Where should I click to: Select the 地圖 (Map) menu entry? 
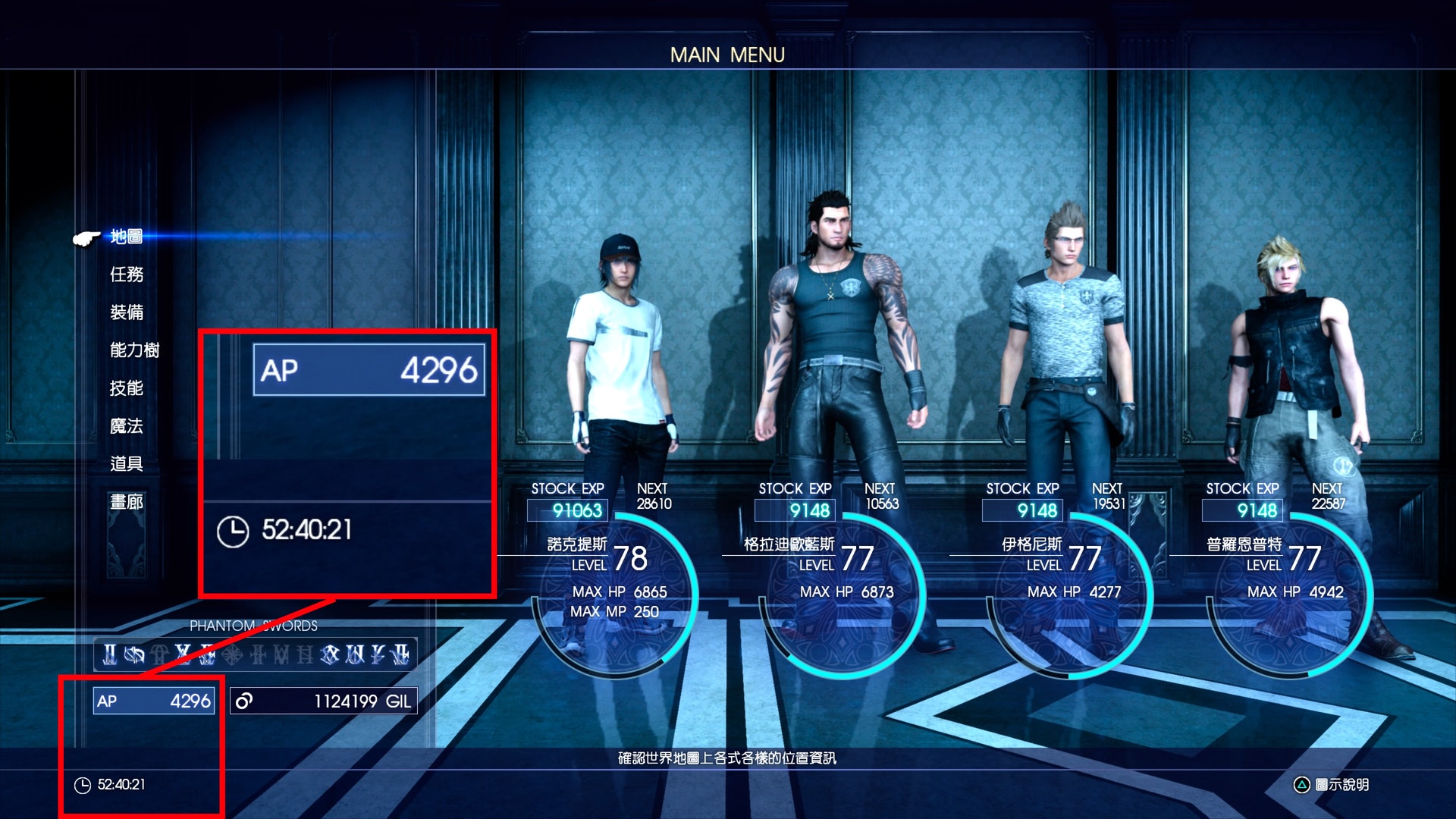(126, 237)
